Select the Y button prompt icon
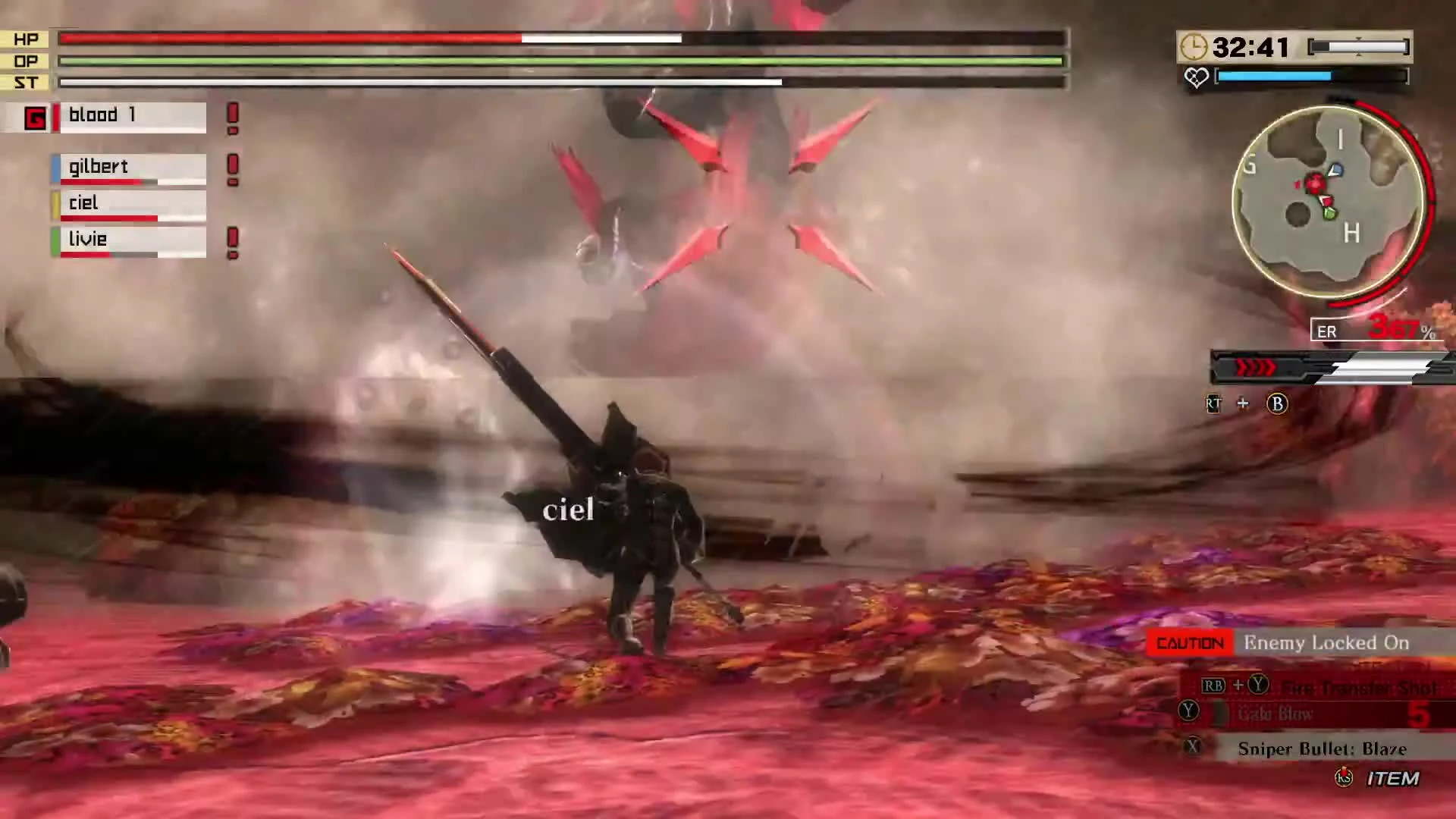Image resolution: width=1456 pixels, height=819 pixels. click(x=1188, y=710)
